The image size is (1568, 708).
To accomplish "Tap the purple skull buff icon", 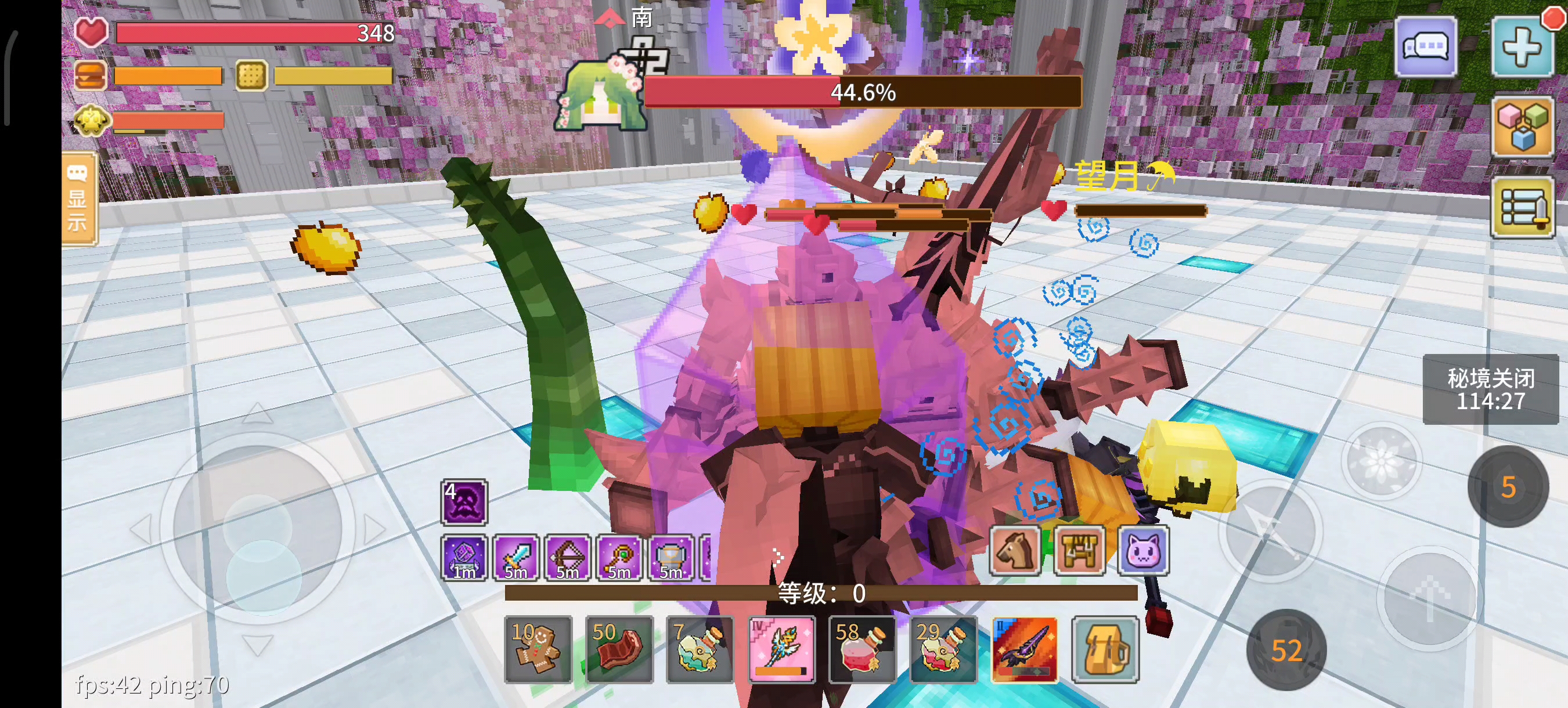I will coord(464,503).
